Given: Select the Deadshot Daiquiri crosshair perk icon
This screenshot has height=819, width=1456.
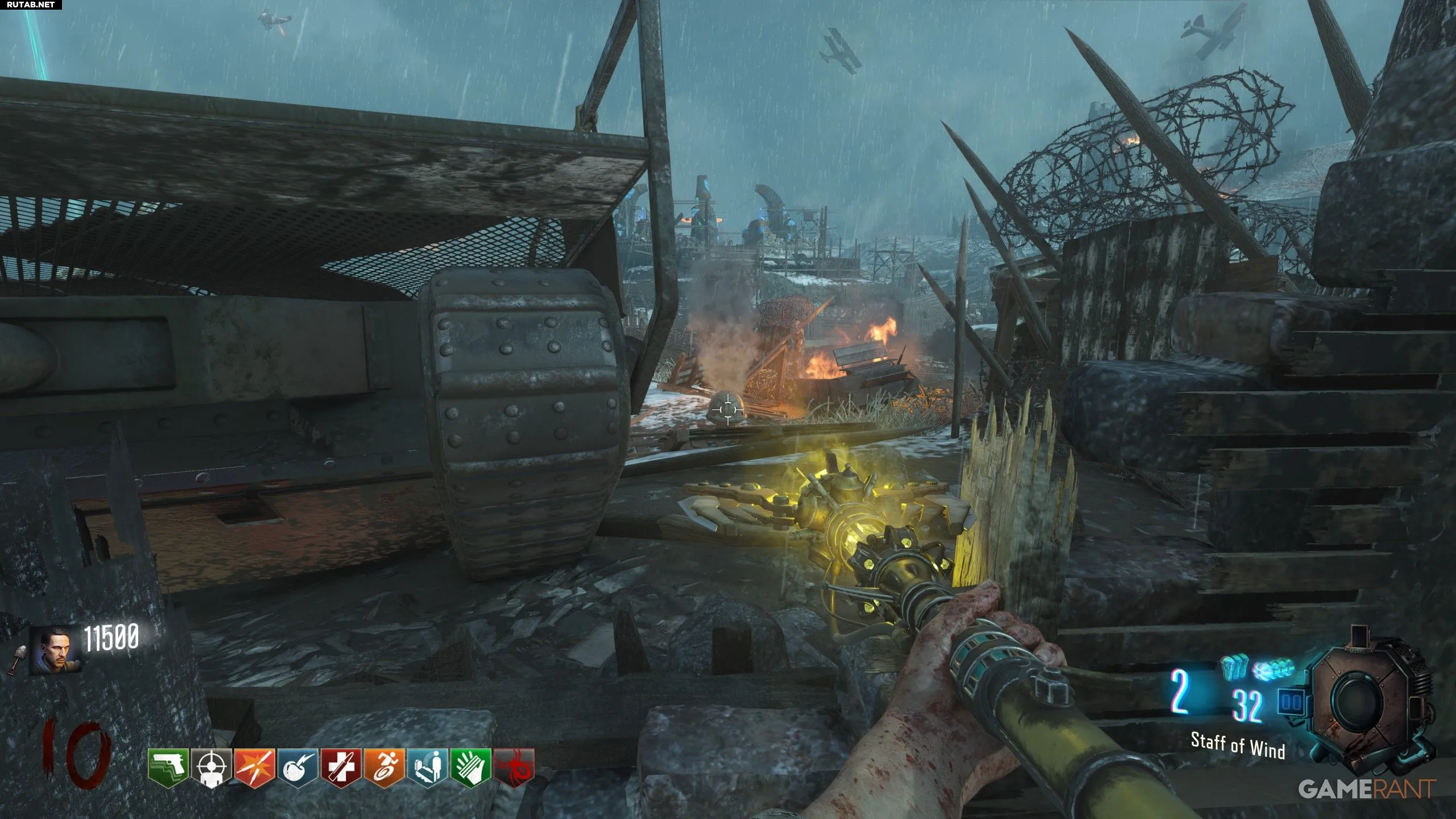Looking at the screenshot, I should 211,767.
